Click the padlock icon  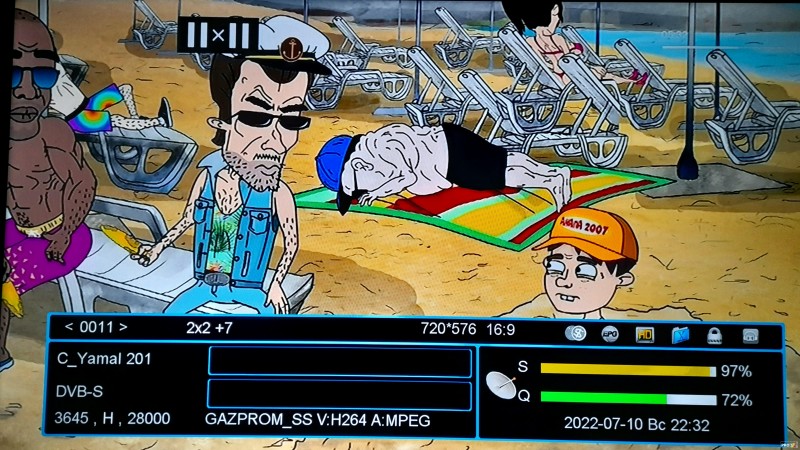[715, 335]
